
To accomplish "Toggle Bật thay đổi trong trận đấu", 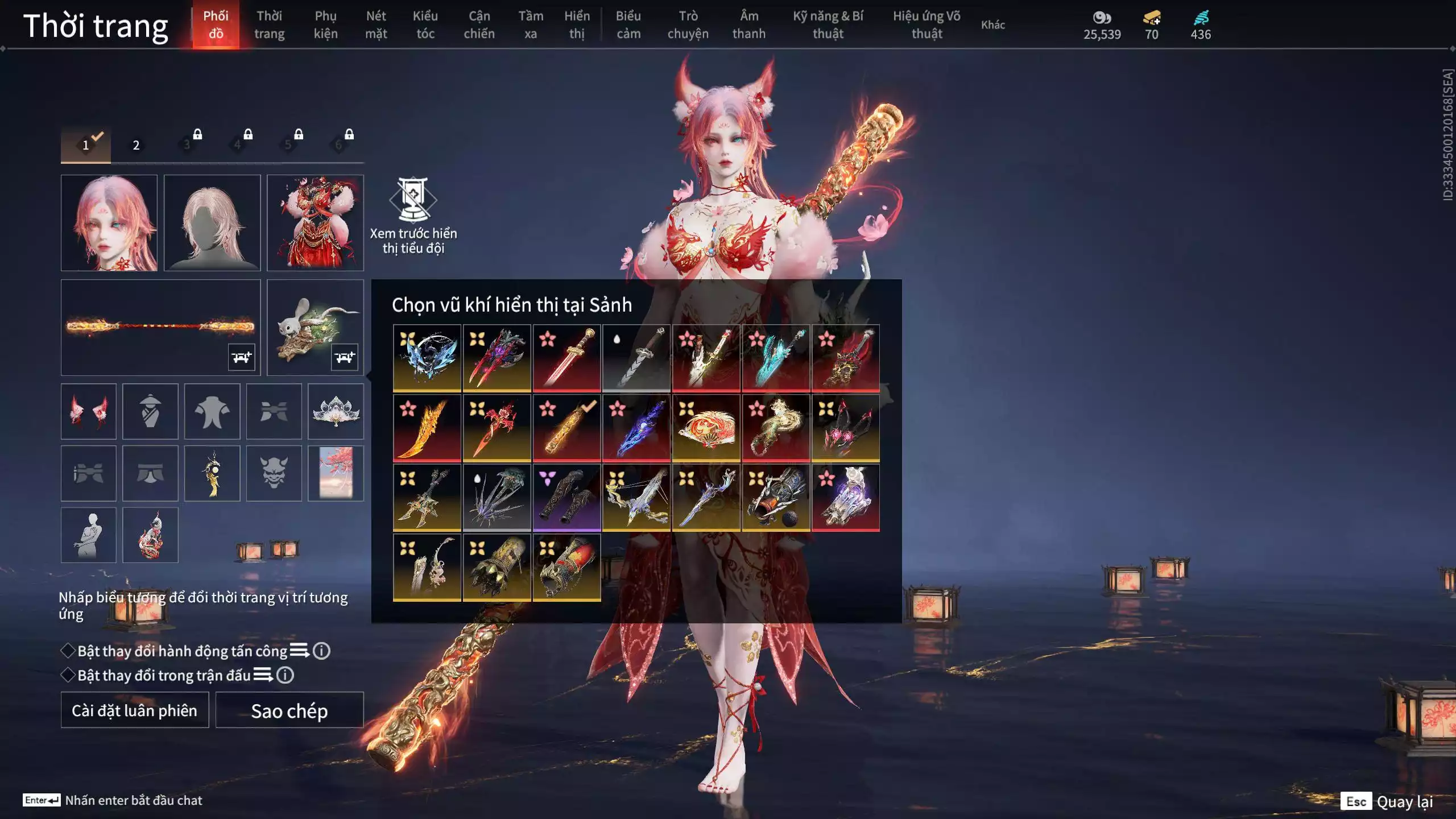I will coord(68,675).
